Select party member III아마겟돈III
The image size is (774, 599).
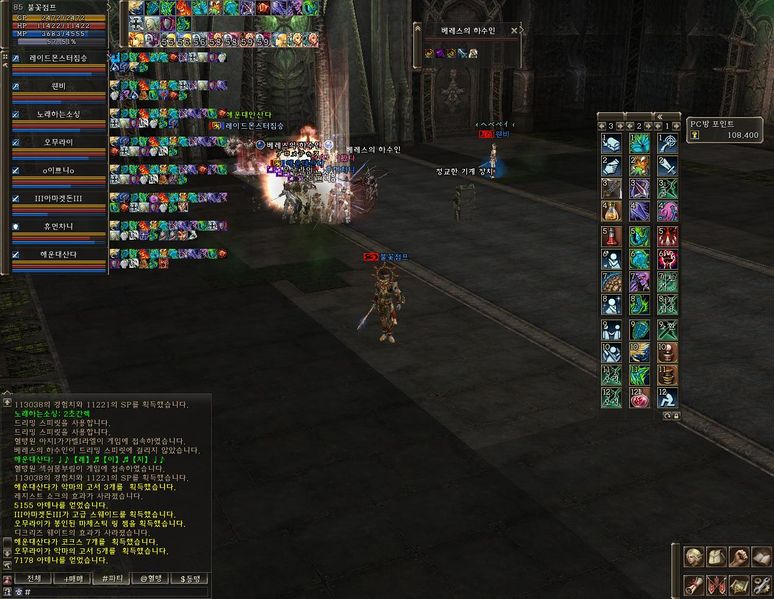pyautogui.click(x=57, y=198)
